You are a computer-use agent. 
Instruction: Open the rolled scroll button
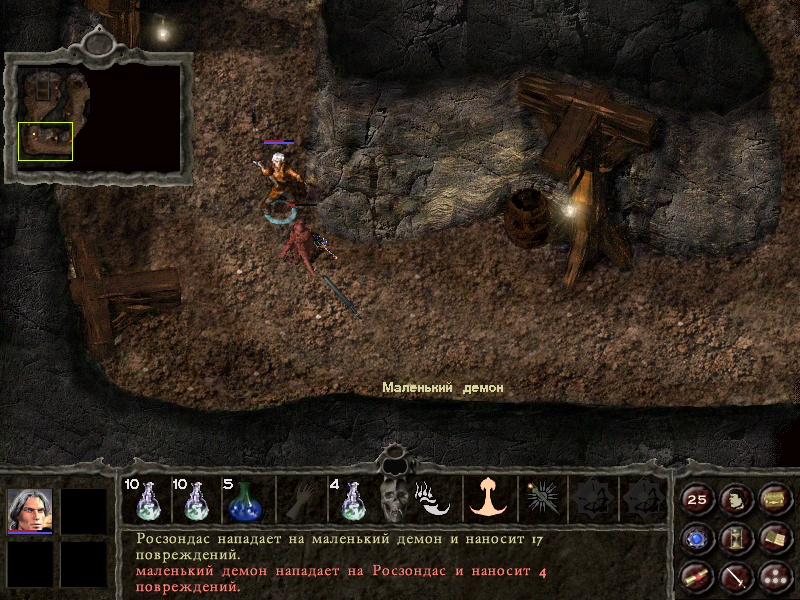[x=697, y=576]
